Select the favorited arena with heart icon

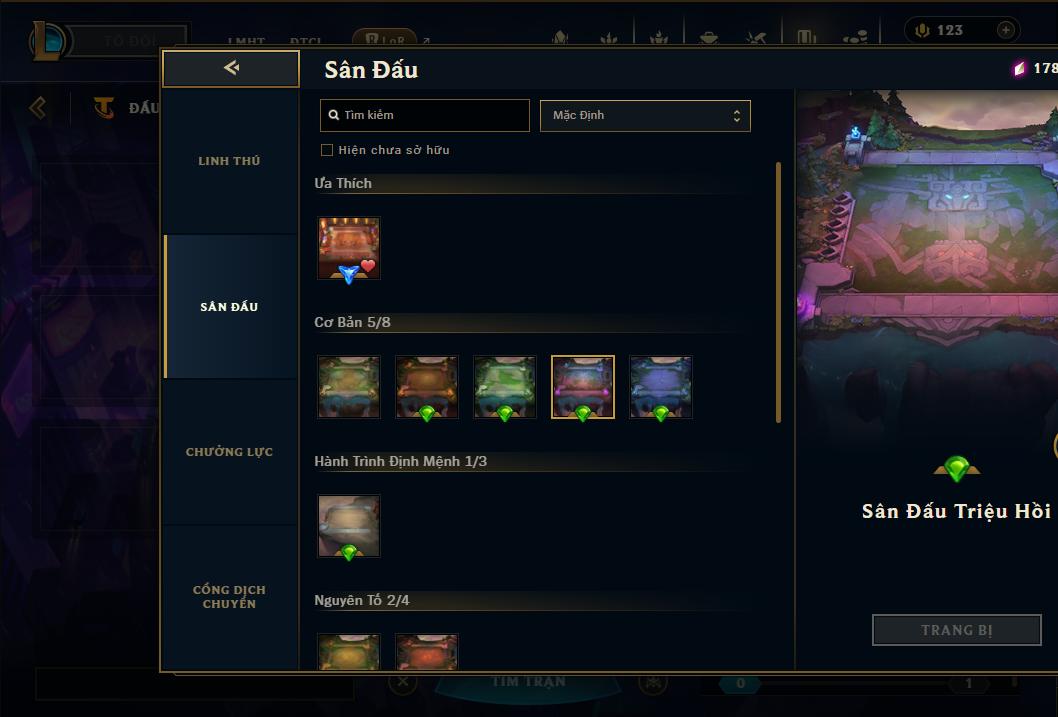(x=349, y=248)
